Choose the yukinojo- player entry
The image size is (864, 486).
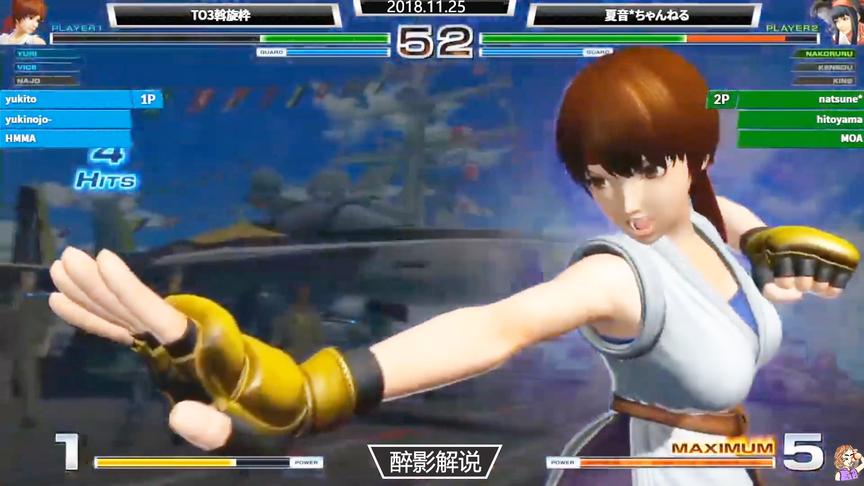65,119
